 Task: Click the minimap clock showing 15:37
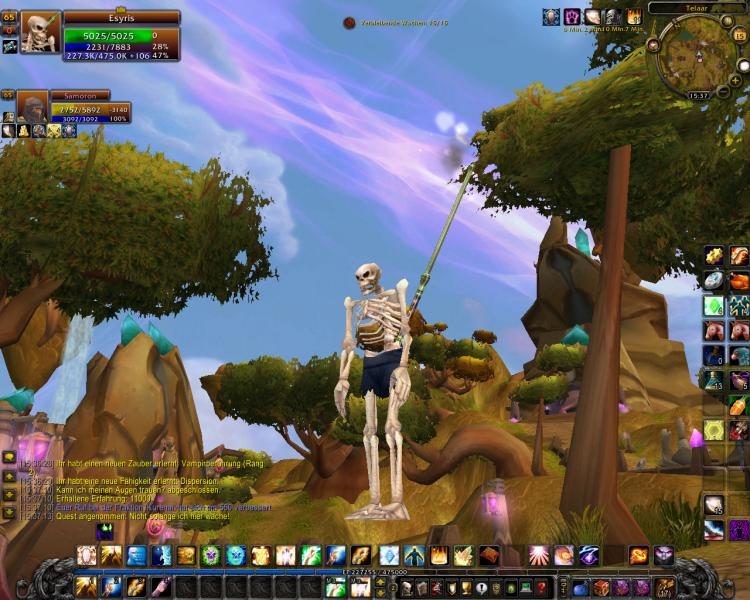pyautogui.click(x=699, y=95)
